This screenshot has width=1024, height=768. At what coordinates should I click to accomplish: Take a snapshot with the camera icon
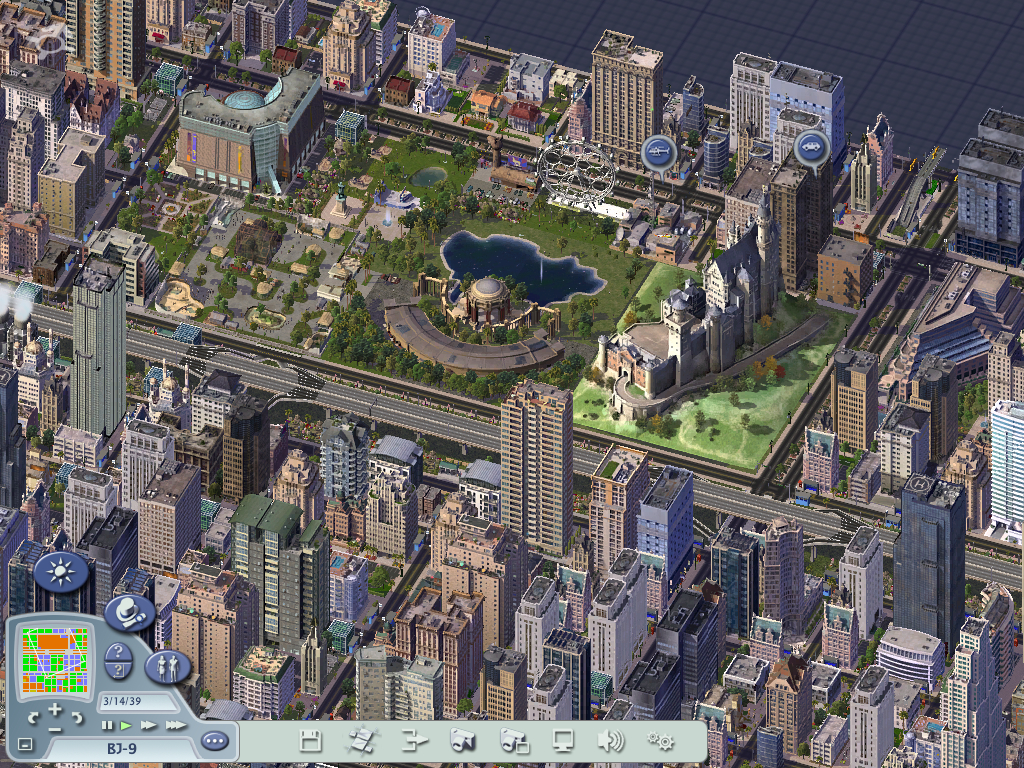pos(461,741)
